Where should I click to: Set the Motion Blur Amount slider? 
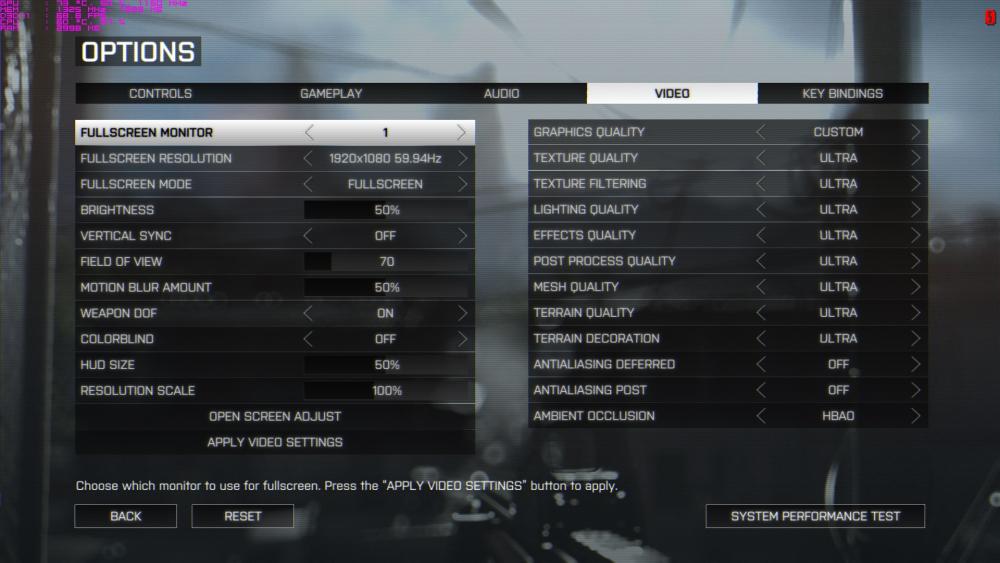(387, 288)
